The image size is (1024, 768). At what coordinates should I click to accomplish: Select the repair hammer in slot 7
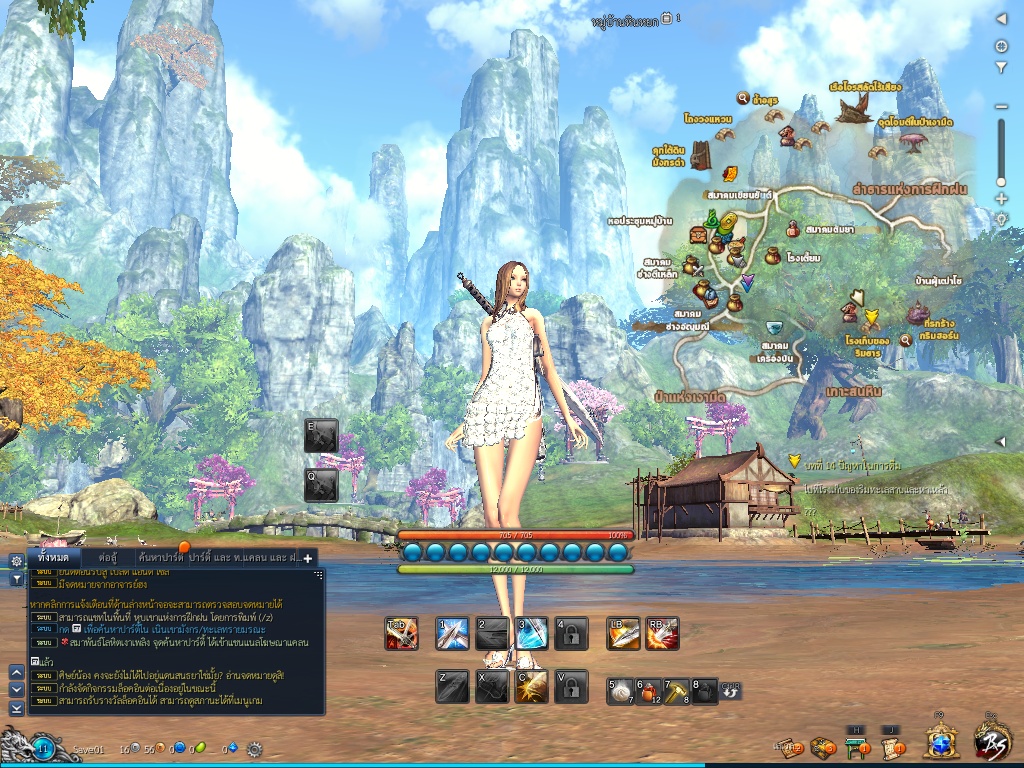tap(676, 690)
